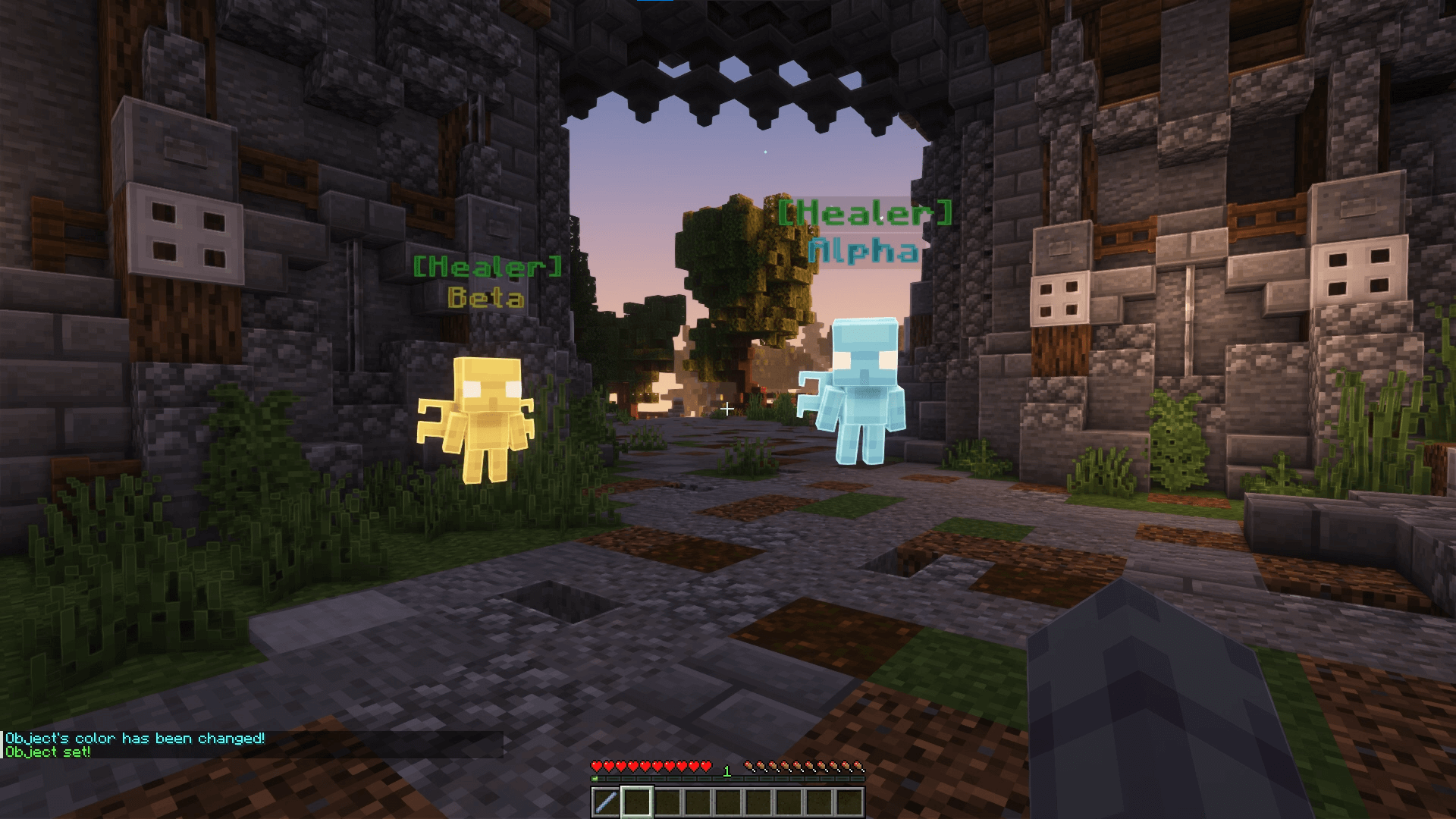Click the last drumstick in the hunger bar
Screen dimensions: 1456x819
pos(861,766)
